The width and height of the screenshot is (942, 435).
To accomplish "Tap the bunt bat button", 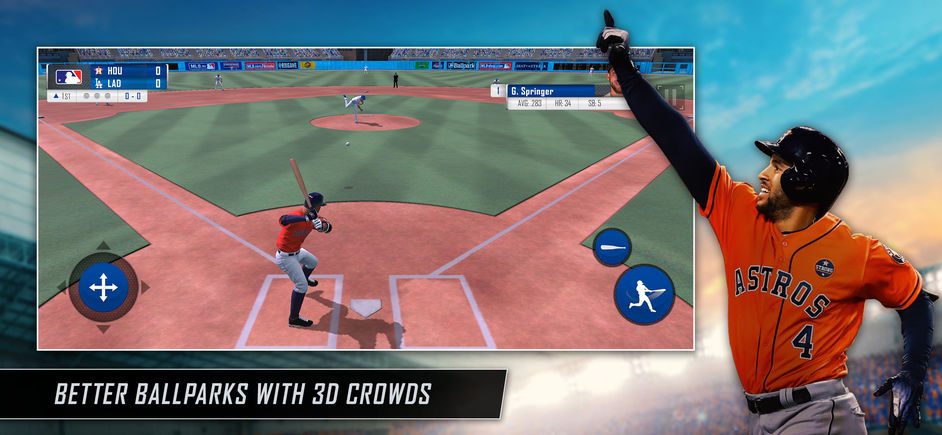I will [612, 247].
